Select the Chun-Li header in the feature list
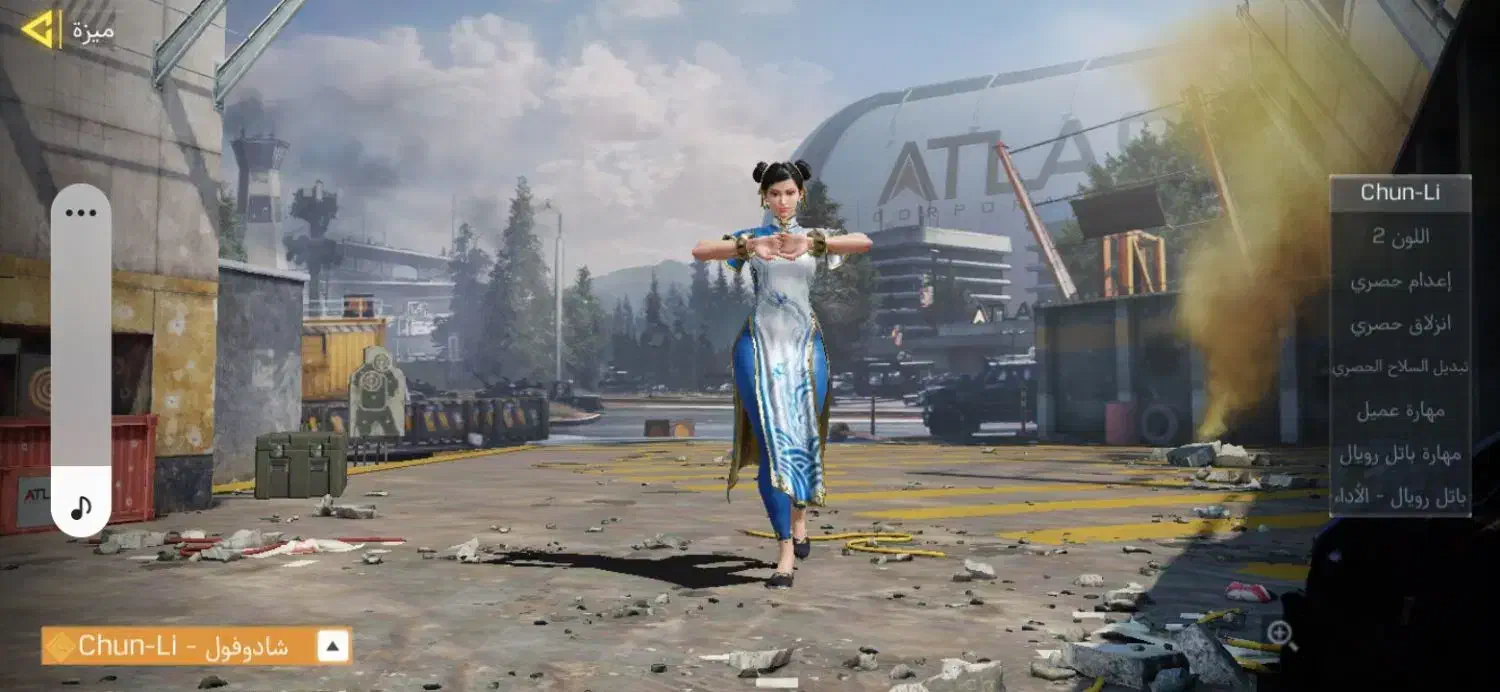Viewport: 1500px width, 692px height. coord(1399,193)
